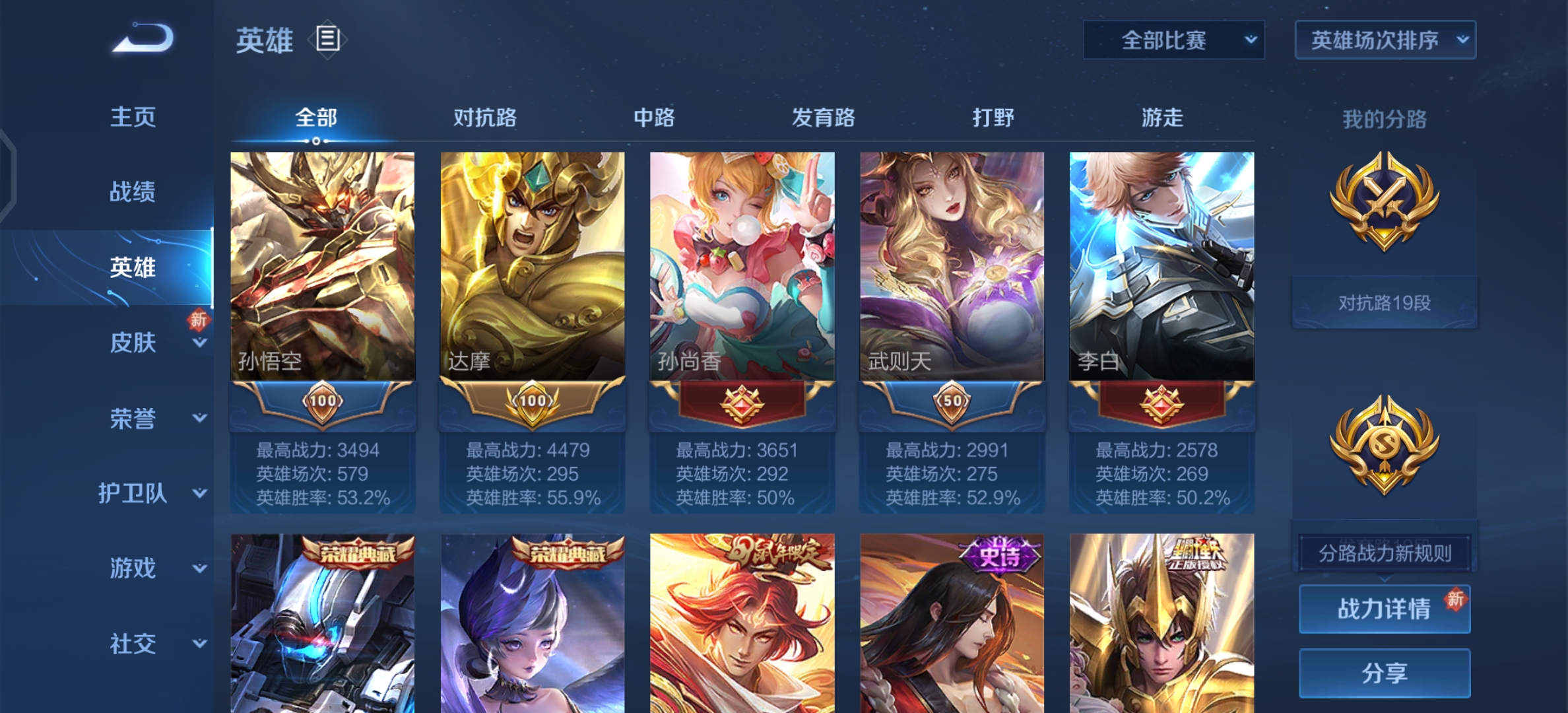Image resolution: width=1568 pixels, height=713 pixels.
Task: Select 战绩 in the left sidebar
Action: coord(134,191)
